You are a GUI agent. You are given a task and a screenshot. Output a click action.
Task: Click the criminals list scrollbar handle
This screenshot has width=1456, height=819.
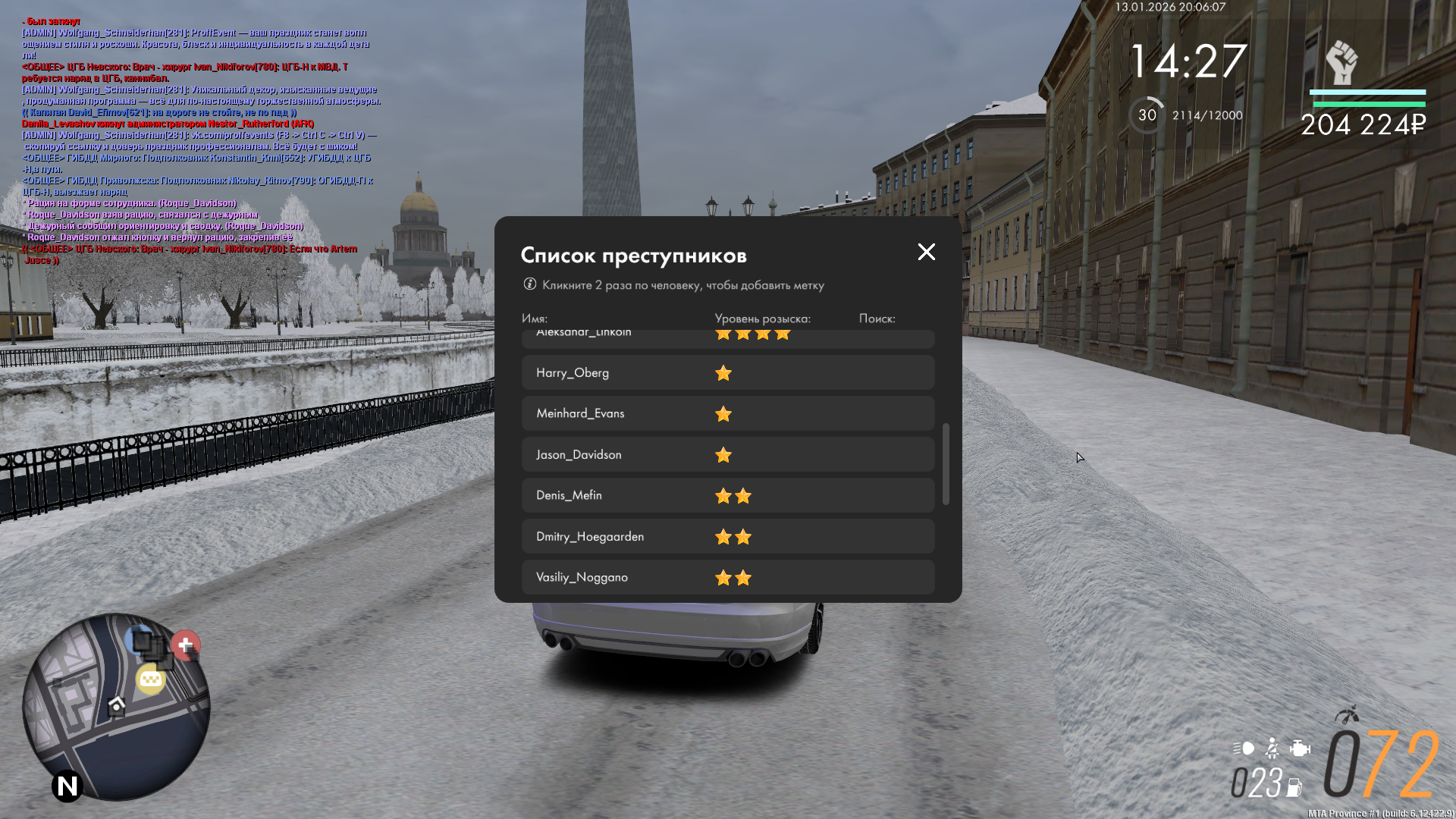tap(946, 464)
